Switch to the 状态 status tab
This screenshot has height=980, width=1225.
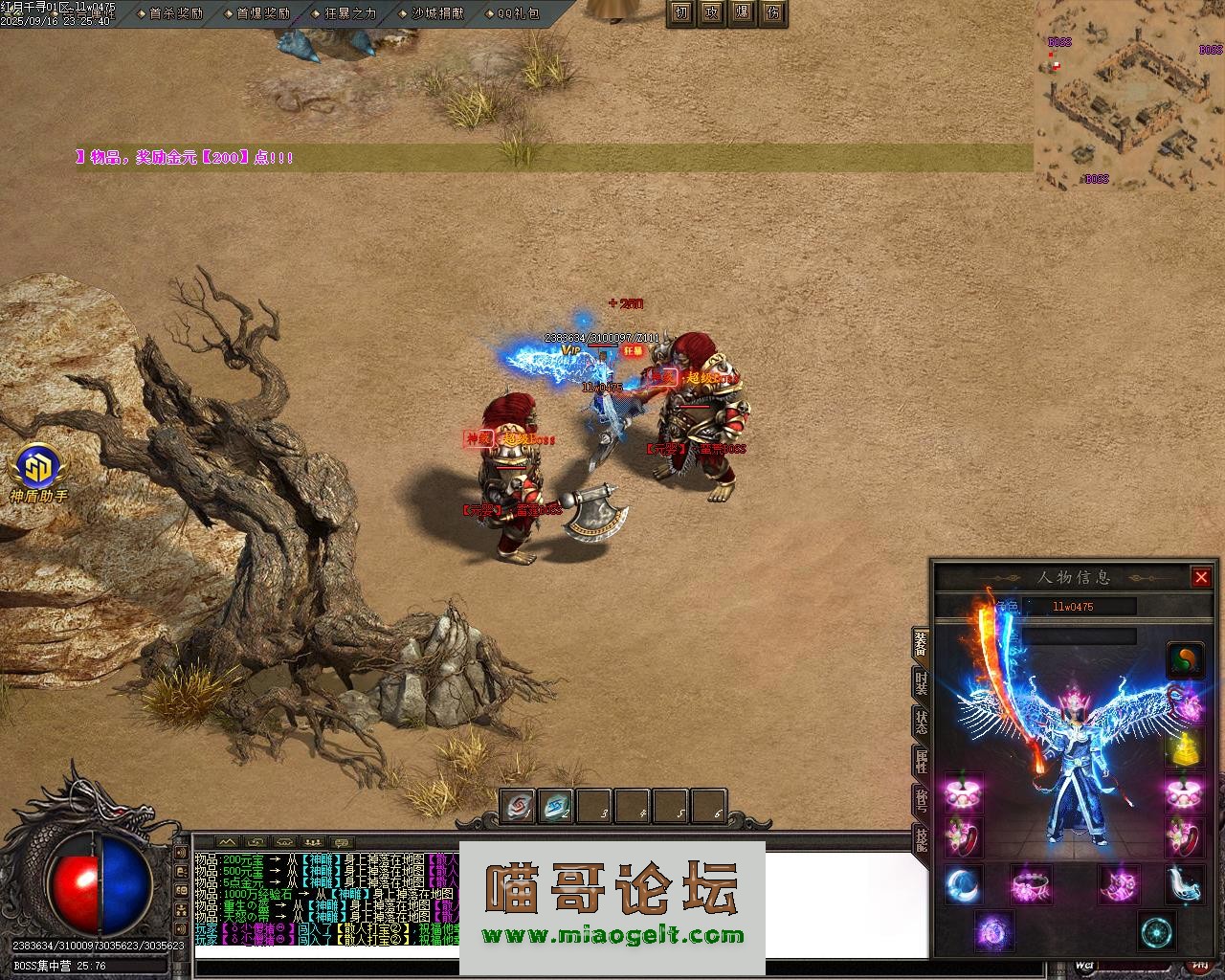[921, 724]
